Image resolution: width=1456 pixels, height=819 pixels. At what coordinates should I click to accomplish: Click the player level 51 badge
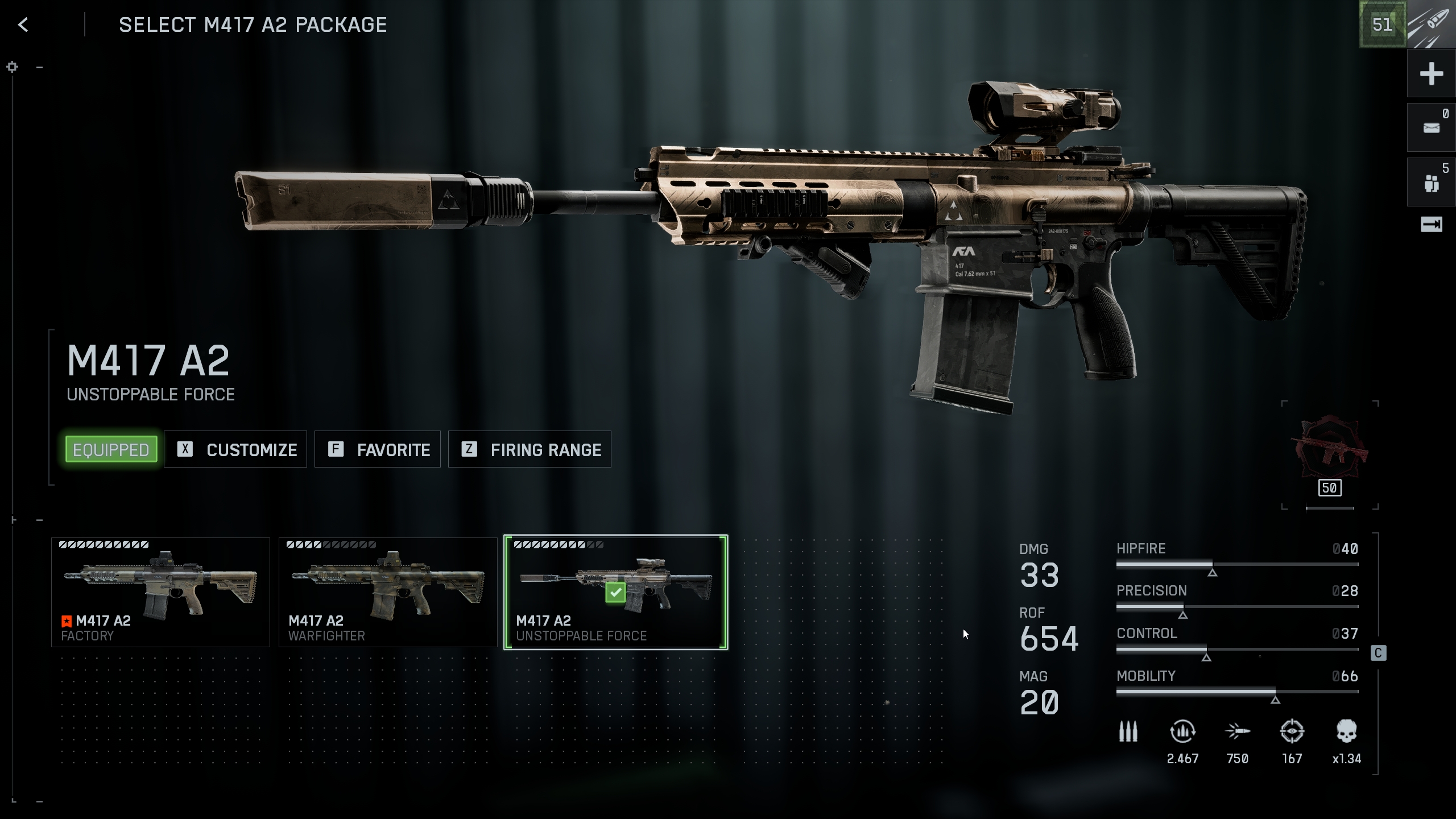pos(1382,24)
